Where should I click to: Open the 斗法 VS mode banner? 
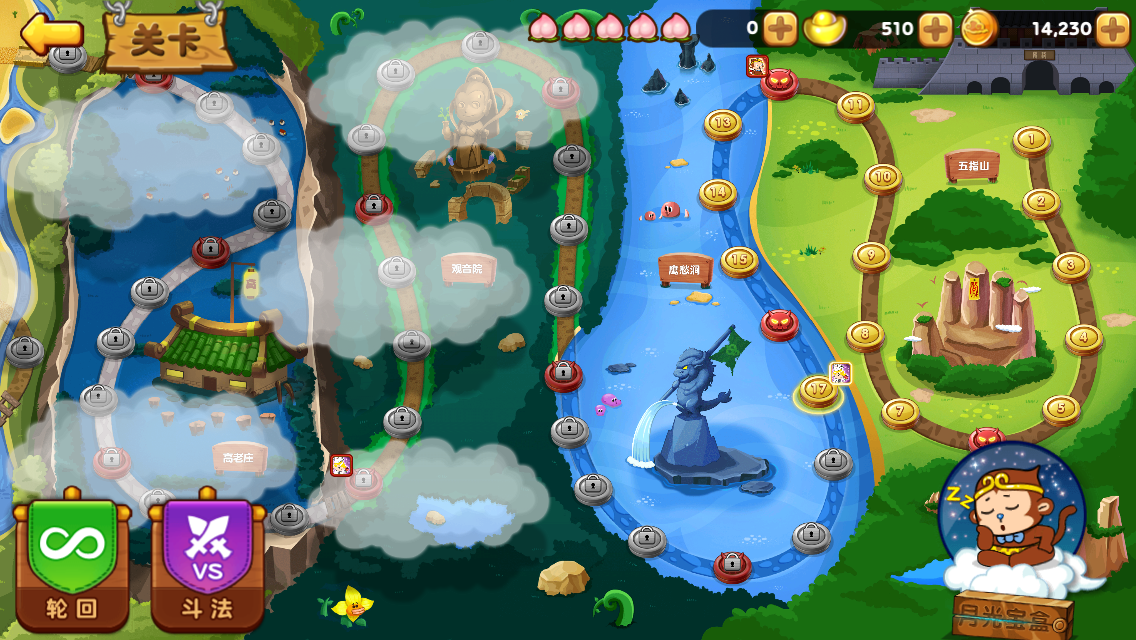click(208, 558)
